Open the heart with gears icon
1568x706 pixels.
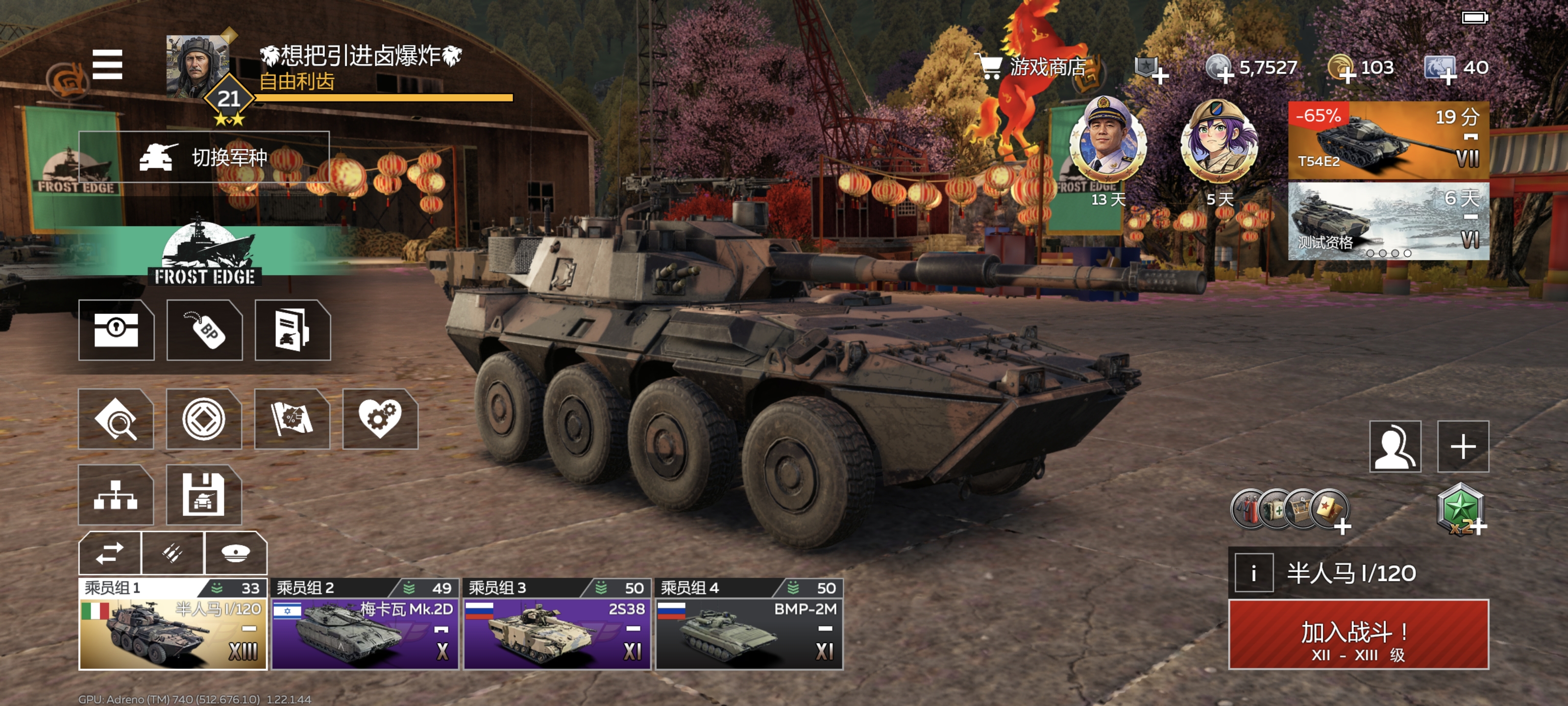pos(380,419)
